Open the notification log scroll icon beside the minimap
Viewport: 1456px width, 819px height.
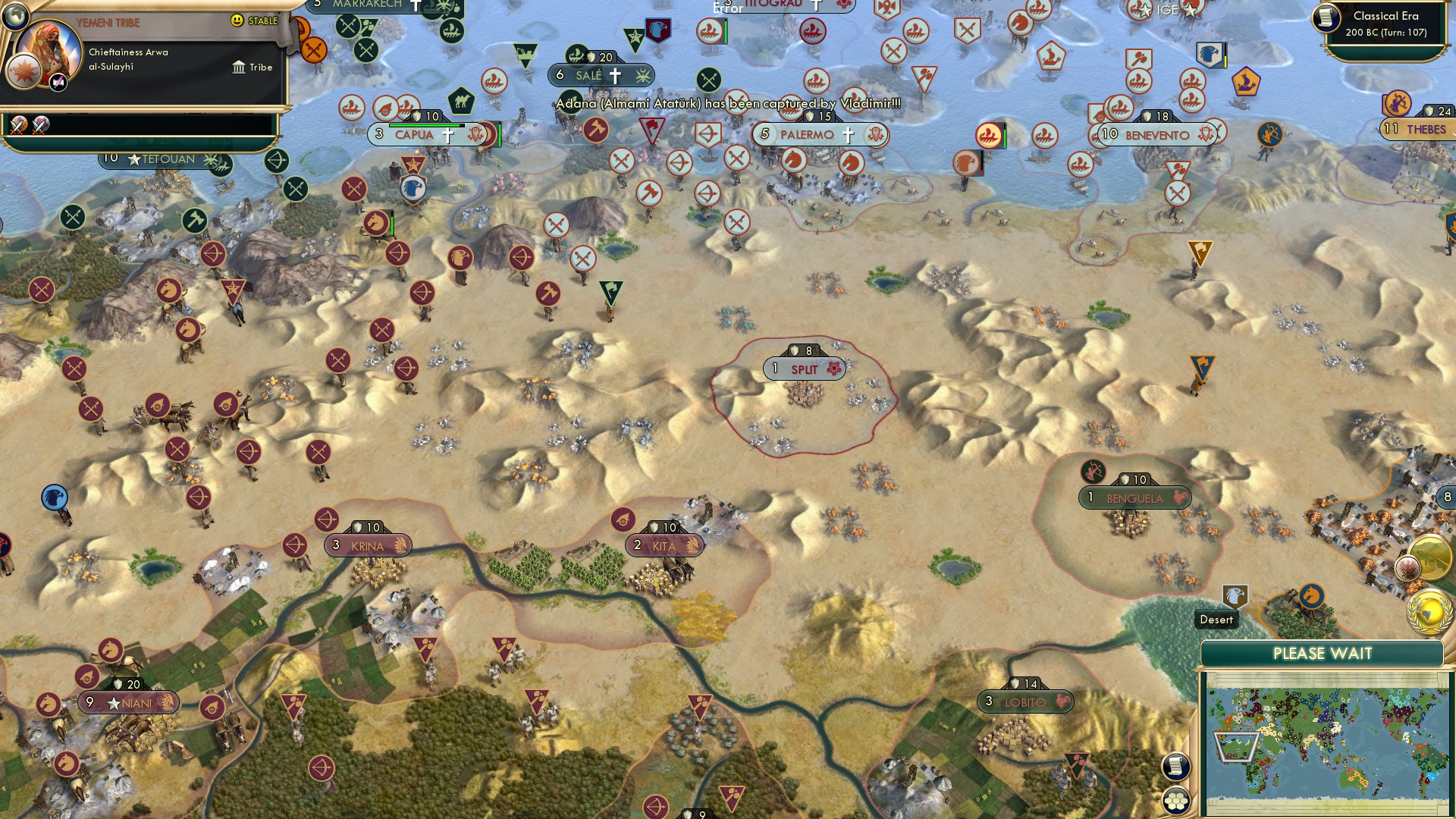(x=1175, y=766)
